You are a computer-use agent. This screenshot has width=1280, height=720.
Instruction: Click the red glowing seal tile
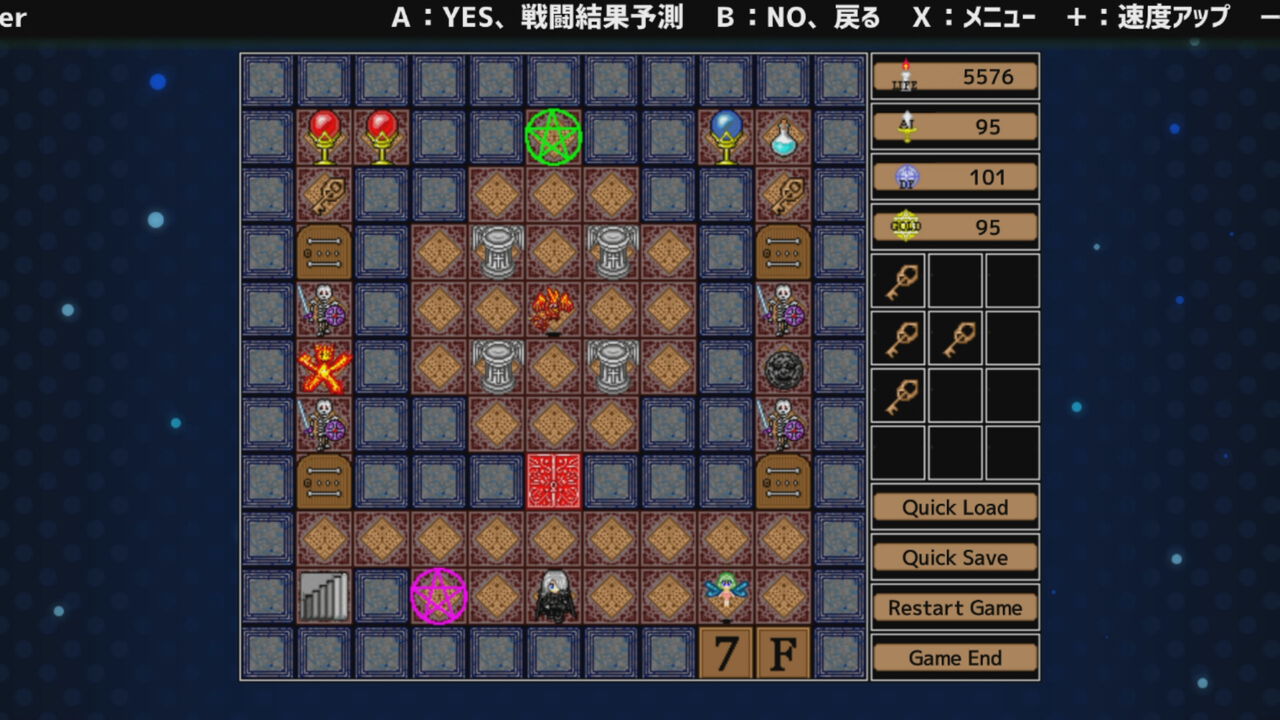[554, 480]
